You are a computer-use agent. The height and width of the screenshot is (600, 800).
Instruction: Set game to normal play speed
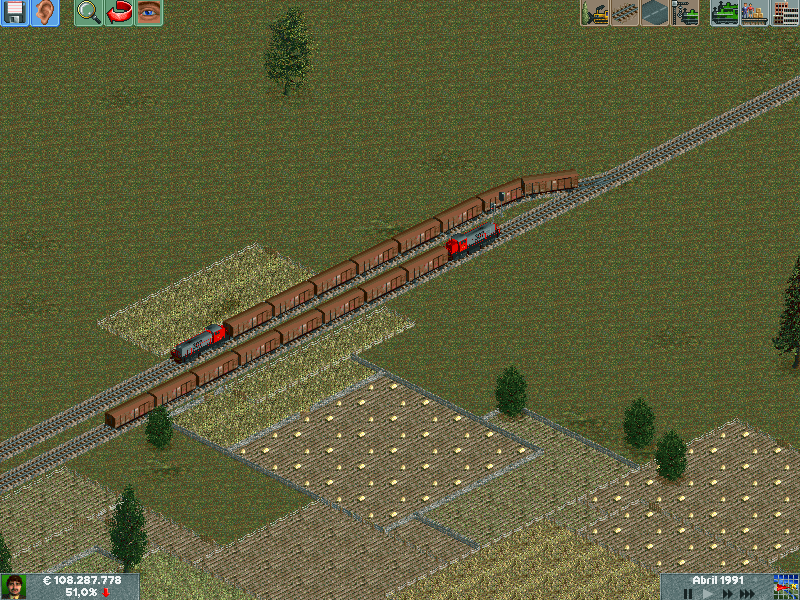[x=709, y=593]
